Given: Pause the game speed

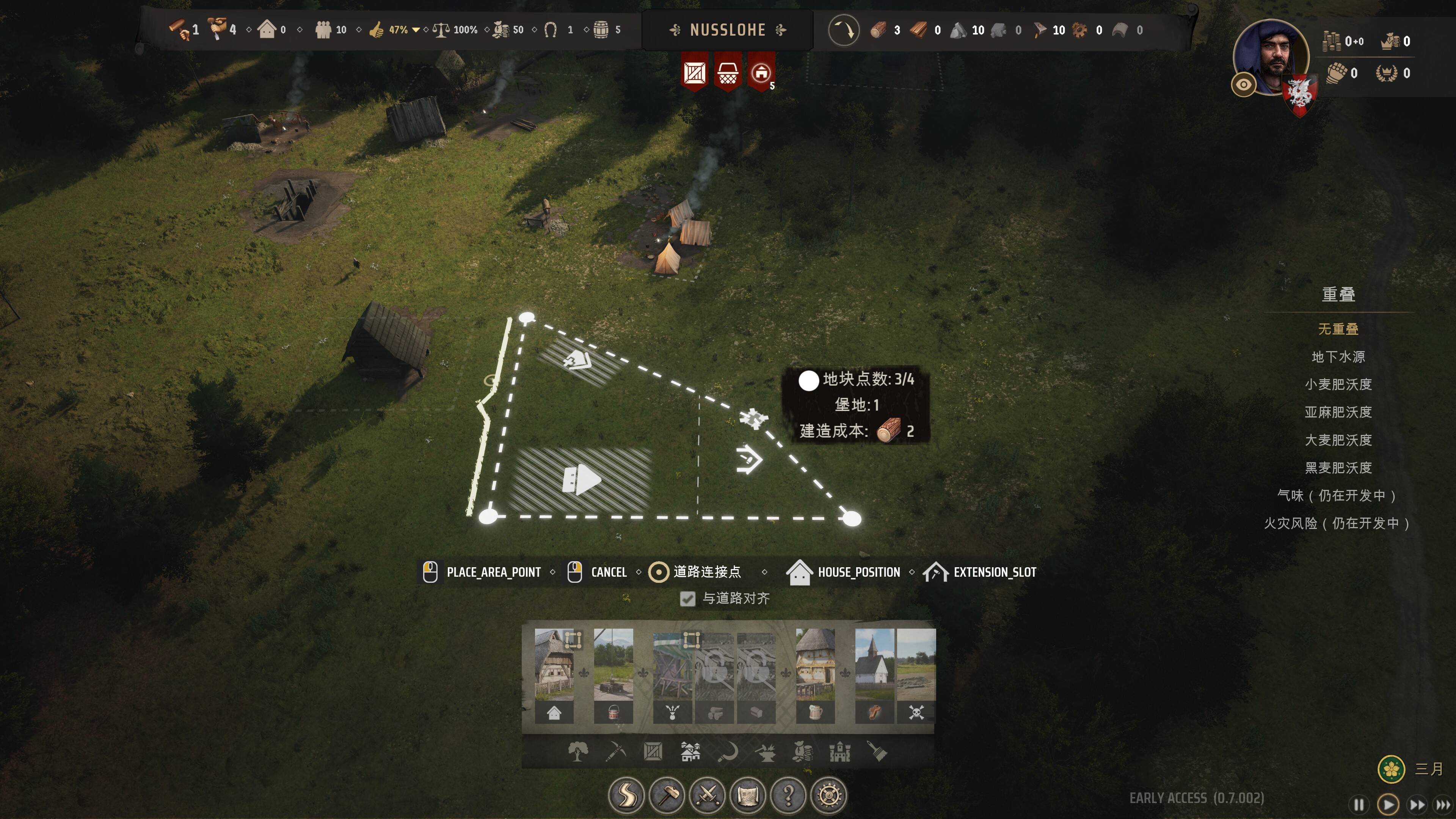Looking at the screenshot, I should tap(1359, 804).
